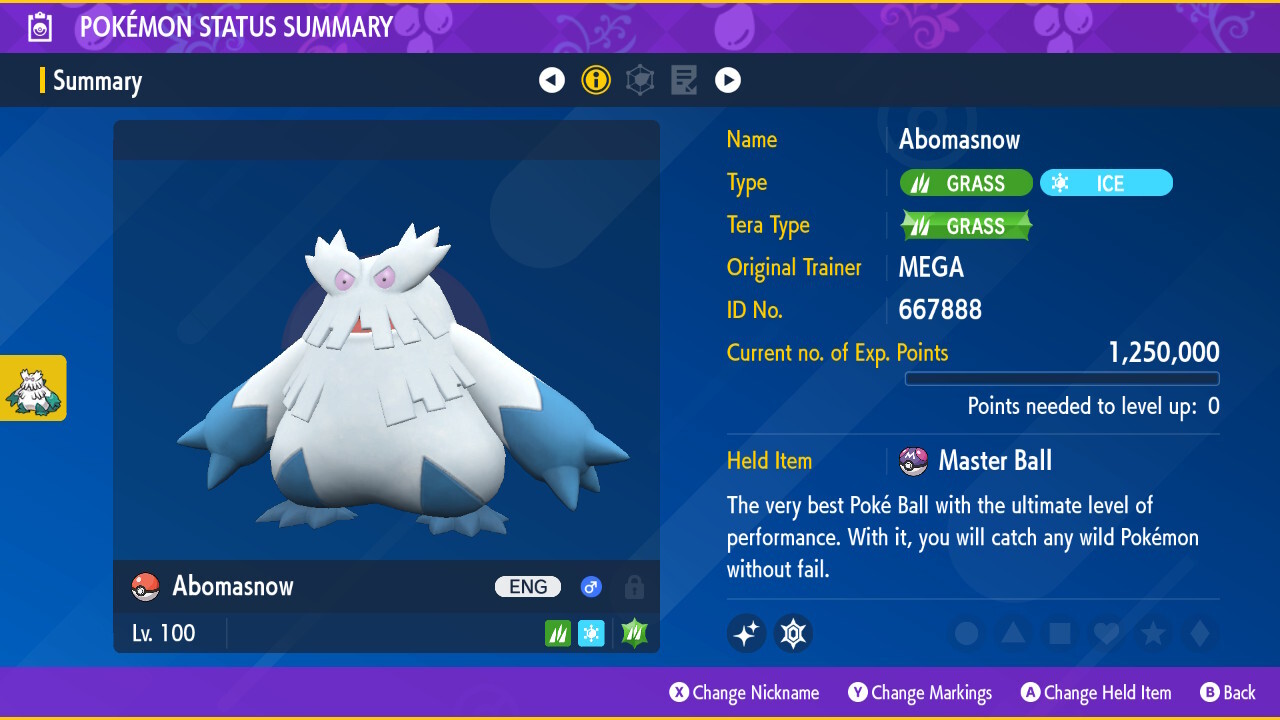Select the snowflake hexagon mark icon
The image size is (1280, 720).
coord(793,633)
